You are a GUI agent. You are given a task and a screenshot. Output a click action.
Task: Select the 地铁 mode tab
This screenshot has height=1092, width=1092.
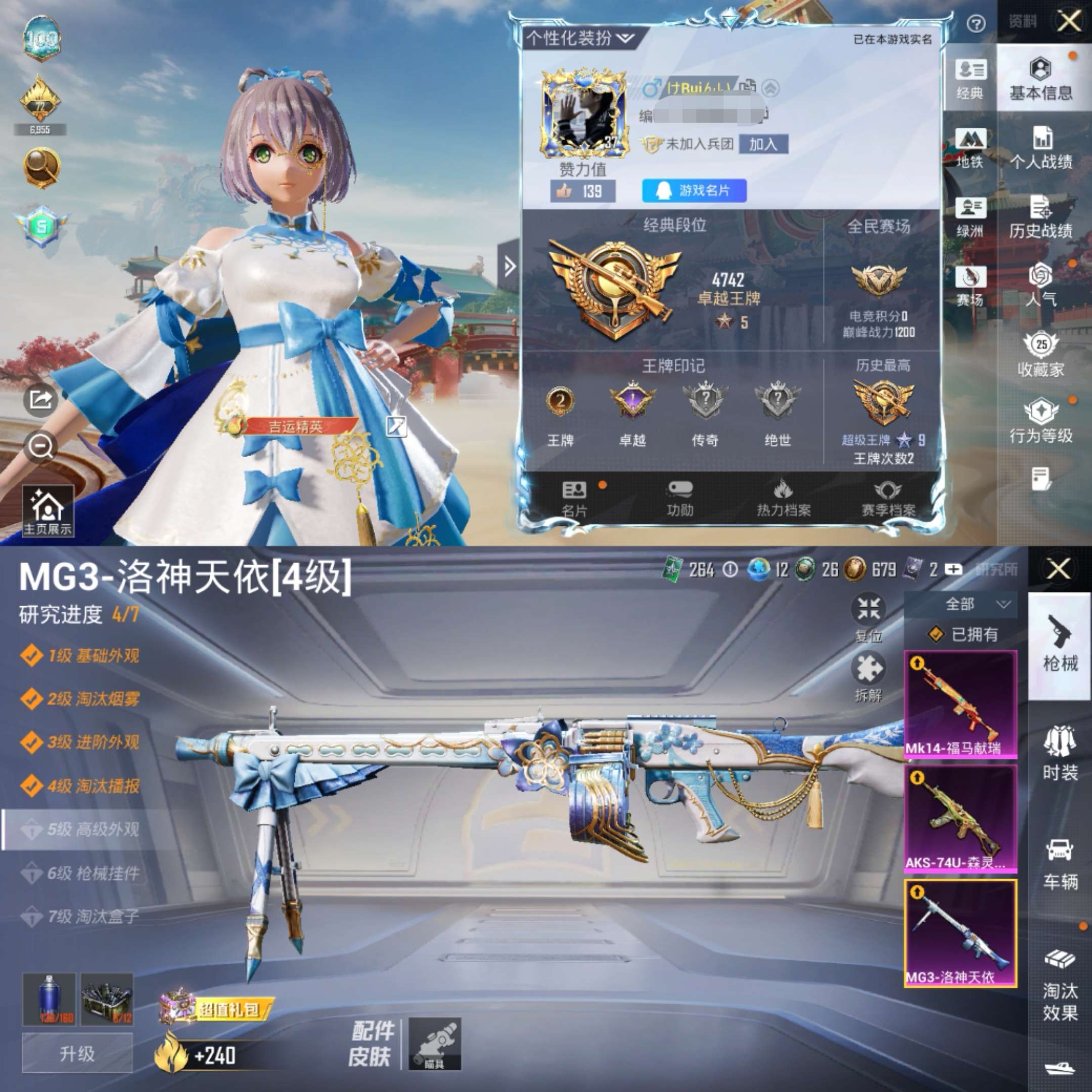coord(970,148)
